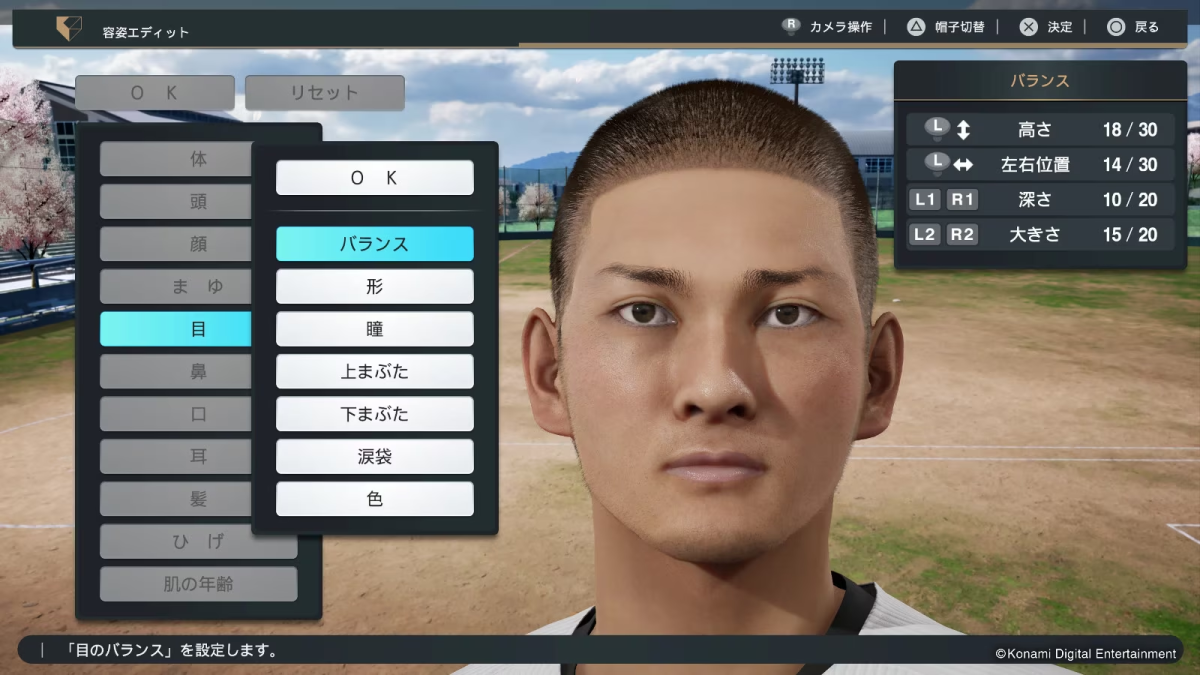Image resolution: width=1200 pixels, height=675 pixels.
Task: Choose the 瞳 pupil option
Action: coord(374,329)
